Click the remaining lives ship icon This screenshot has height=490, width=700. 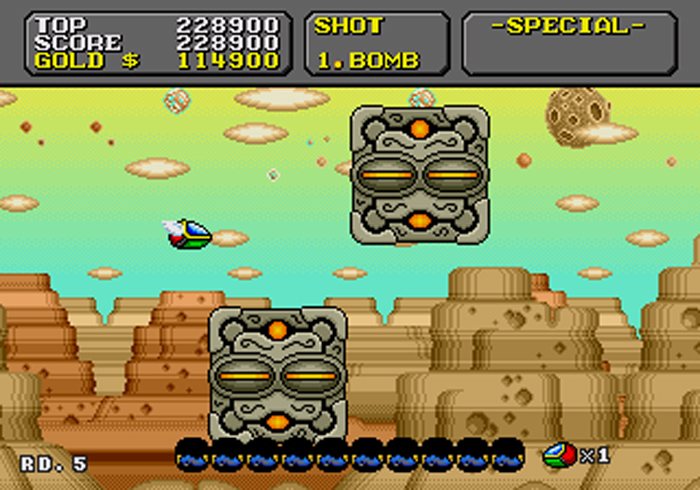click(x=559, y=455)
